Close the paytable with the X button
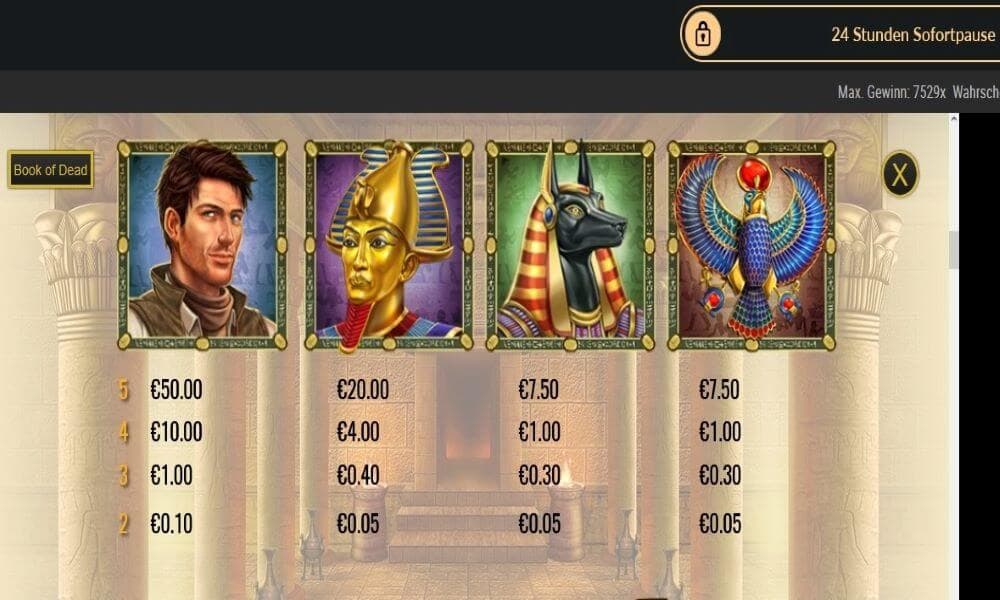 (900, 175)
